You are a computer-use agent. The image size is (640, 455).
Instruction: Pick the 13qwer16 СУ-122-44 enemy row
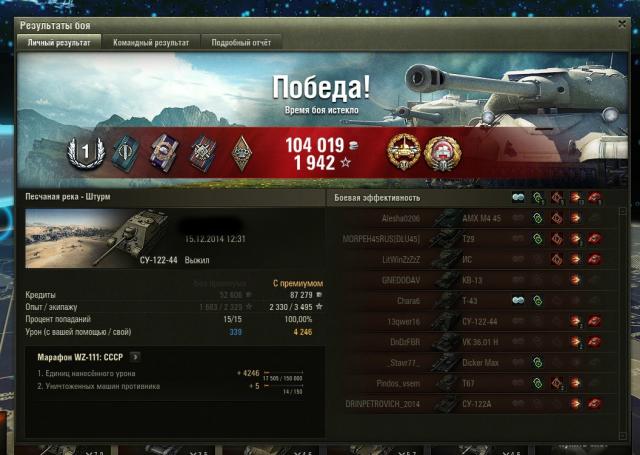pos(470,321)
